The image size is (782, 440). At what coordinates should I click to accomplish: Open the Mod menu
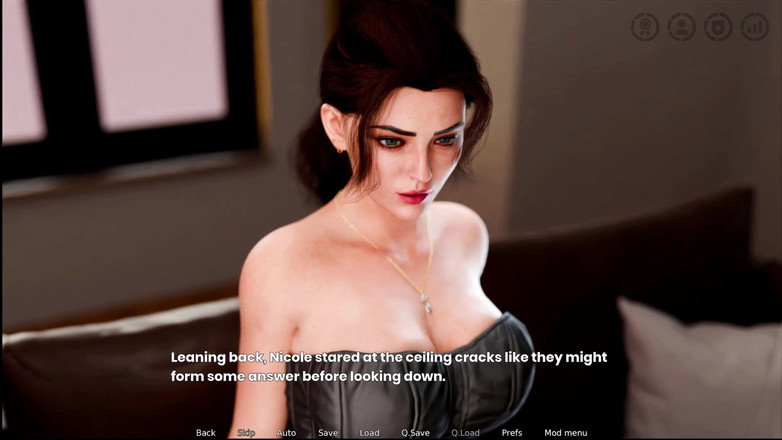(x=566, y=433)
